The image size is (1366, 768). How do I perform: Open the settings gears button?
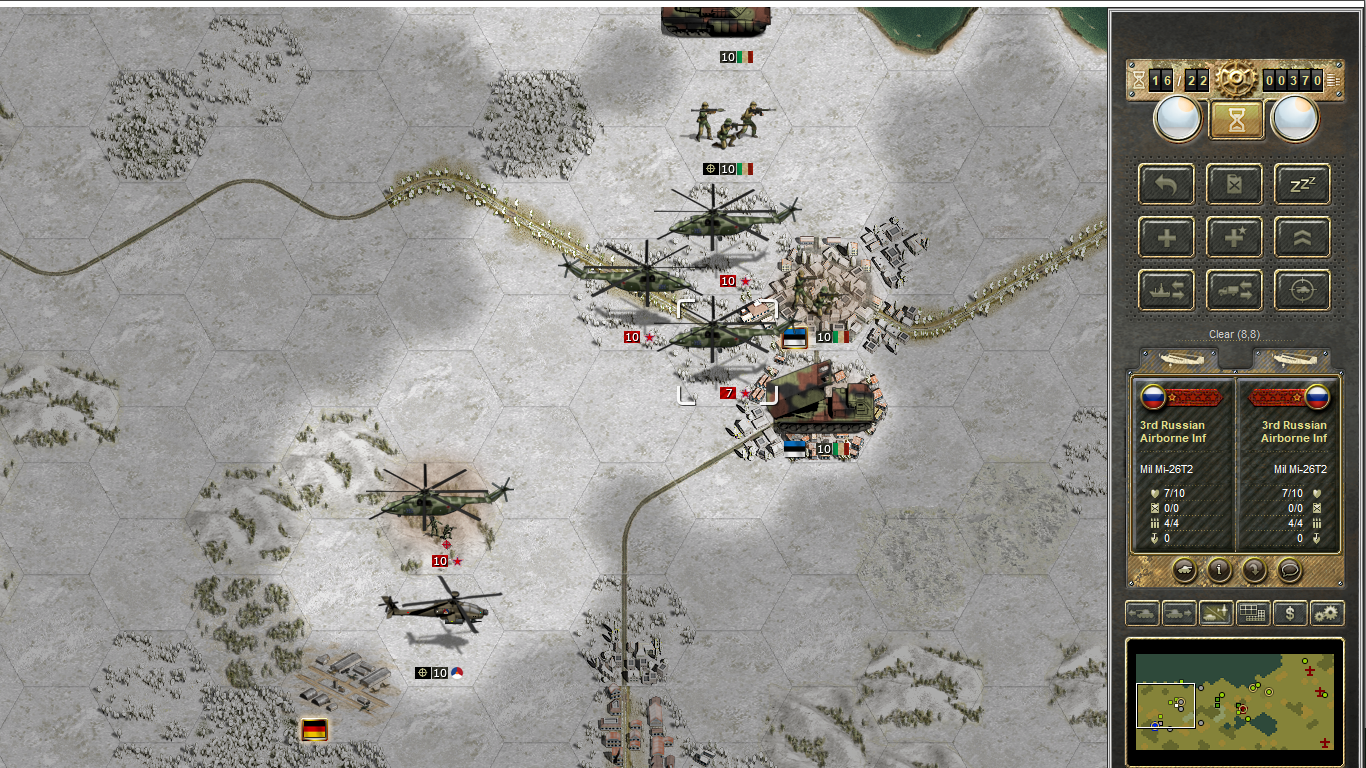[x=1327, y=613]
